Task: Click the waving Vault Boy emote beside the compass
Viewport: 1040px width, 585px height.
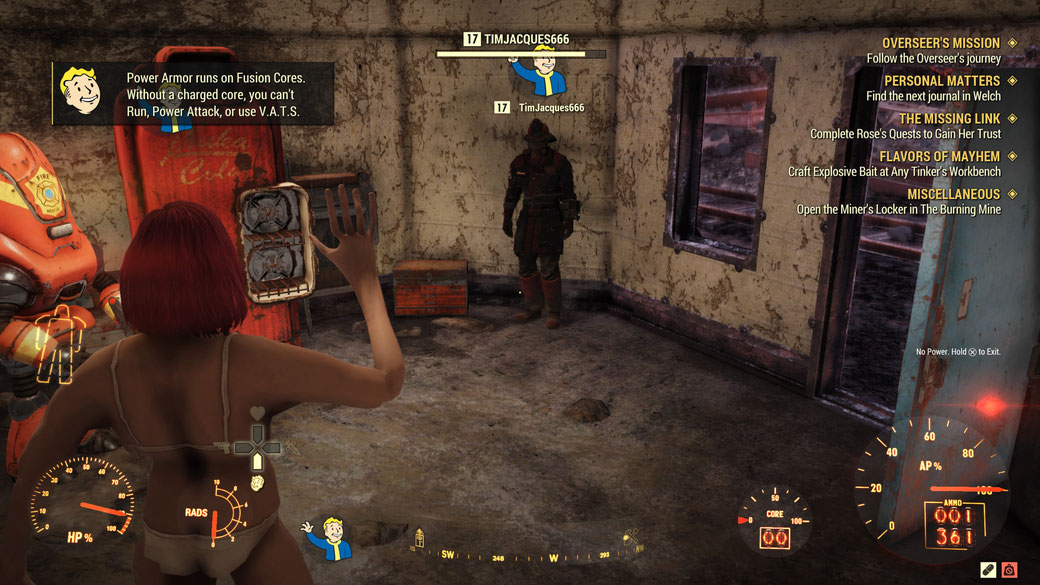Action: point(328,537)
